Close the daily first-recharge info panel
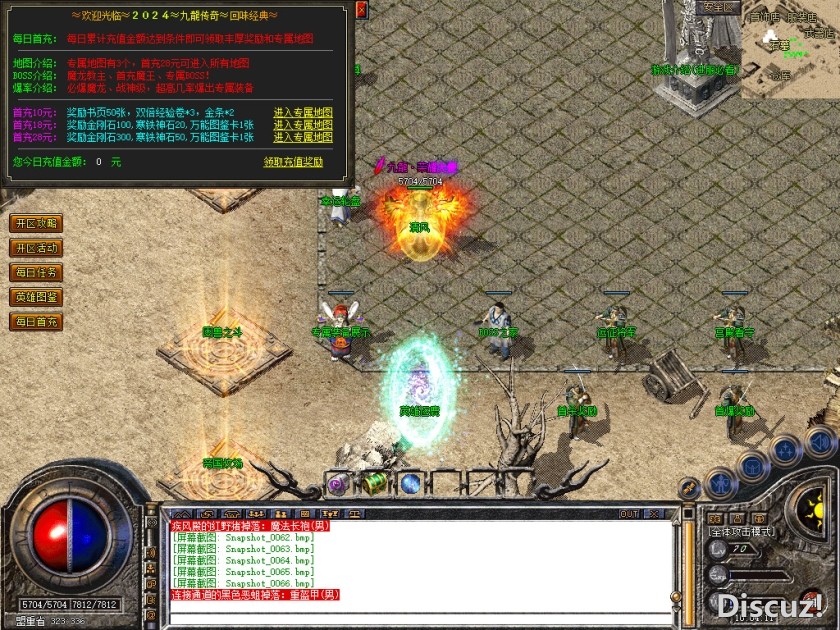The image size is (840, 630). (362, 9)
